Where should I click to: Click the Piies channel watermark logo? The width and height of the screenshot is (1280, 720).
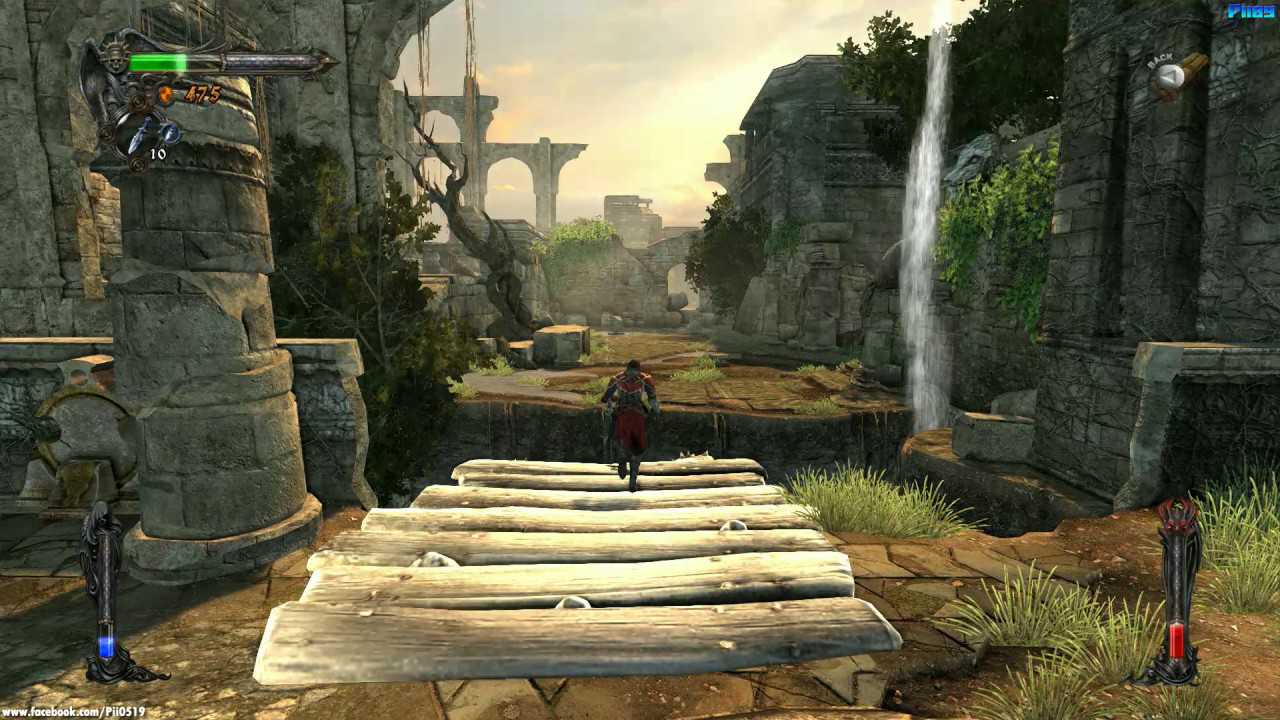[1250, 11]
